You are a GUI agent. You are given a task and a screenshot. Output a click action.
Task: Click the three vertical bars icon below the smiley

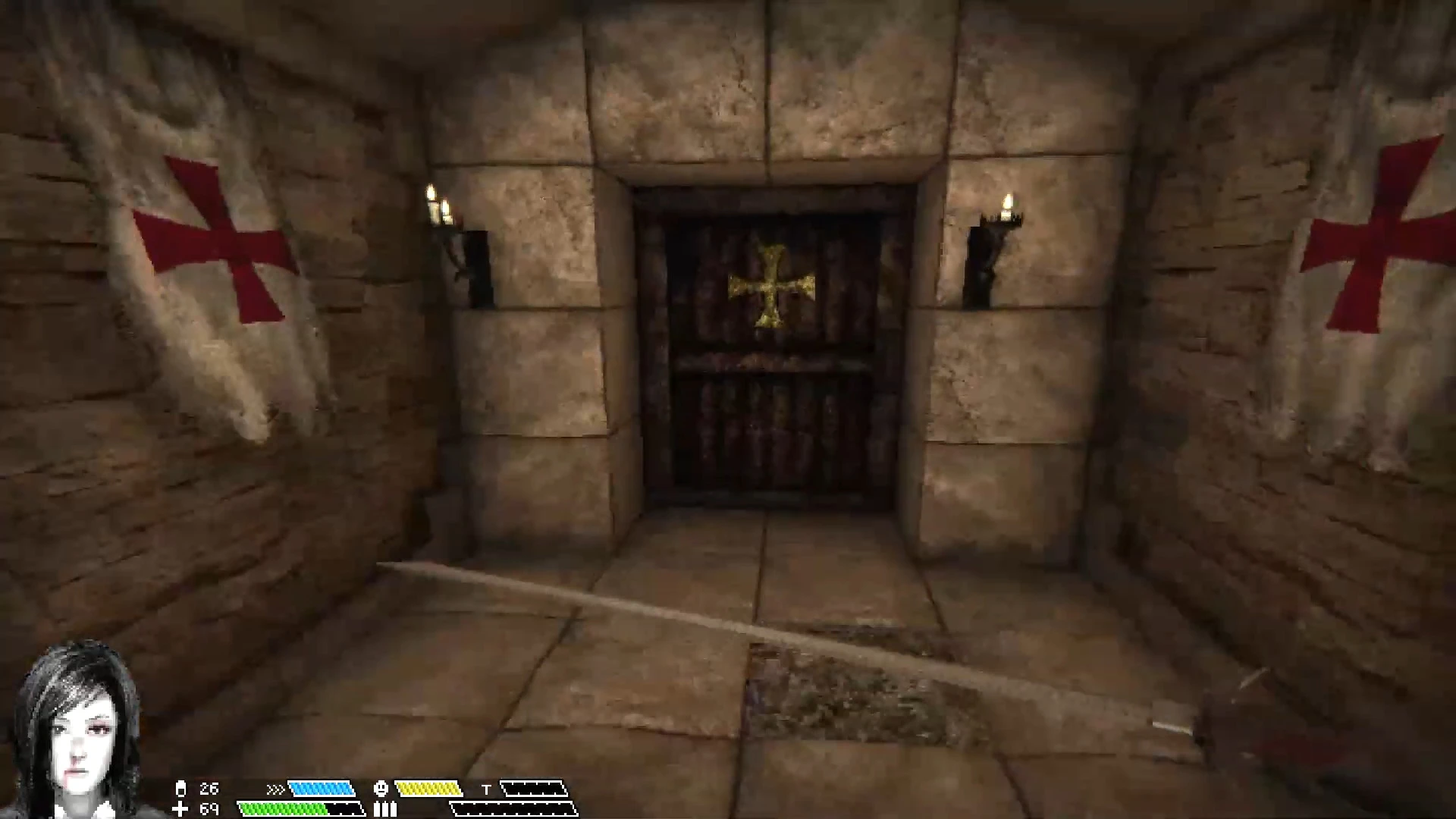(x=384, y=809)
